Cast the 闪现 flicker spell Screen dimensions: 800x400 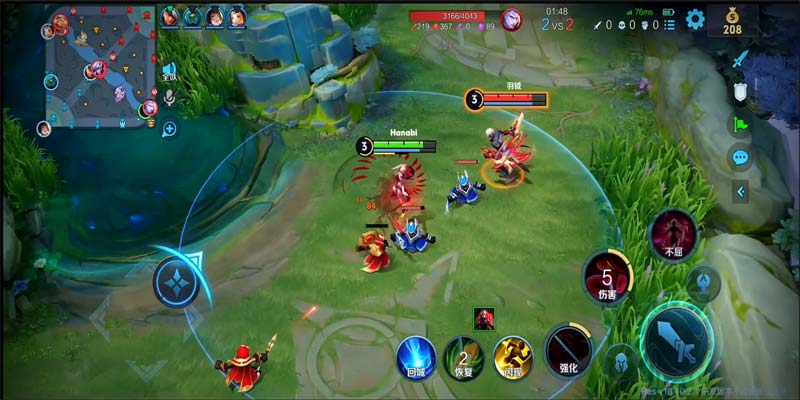(x=513, y=356)
